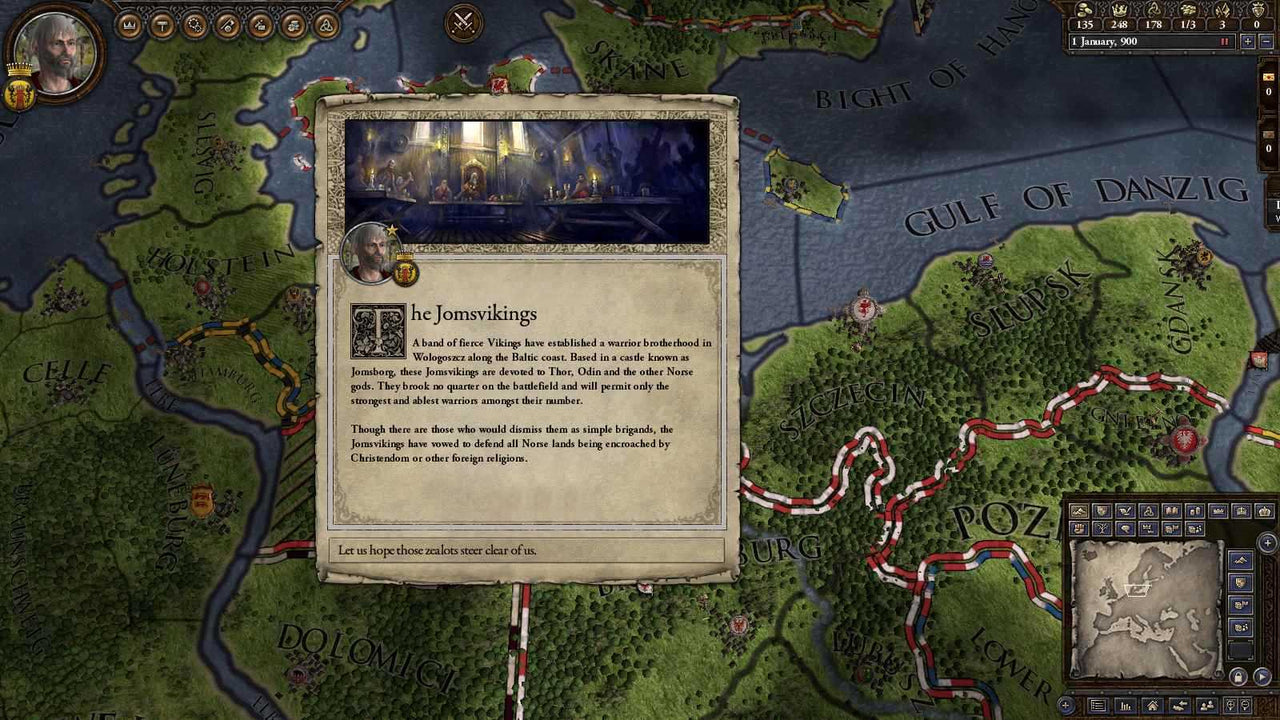Open the Diplomacy screen
Image resolution: width=1280 pixels, height=720 pixels.
tap(292, 25)
